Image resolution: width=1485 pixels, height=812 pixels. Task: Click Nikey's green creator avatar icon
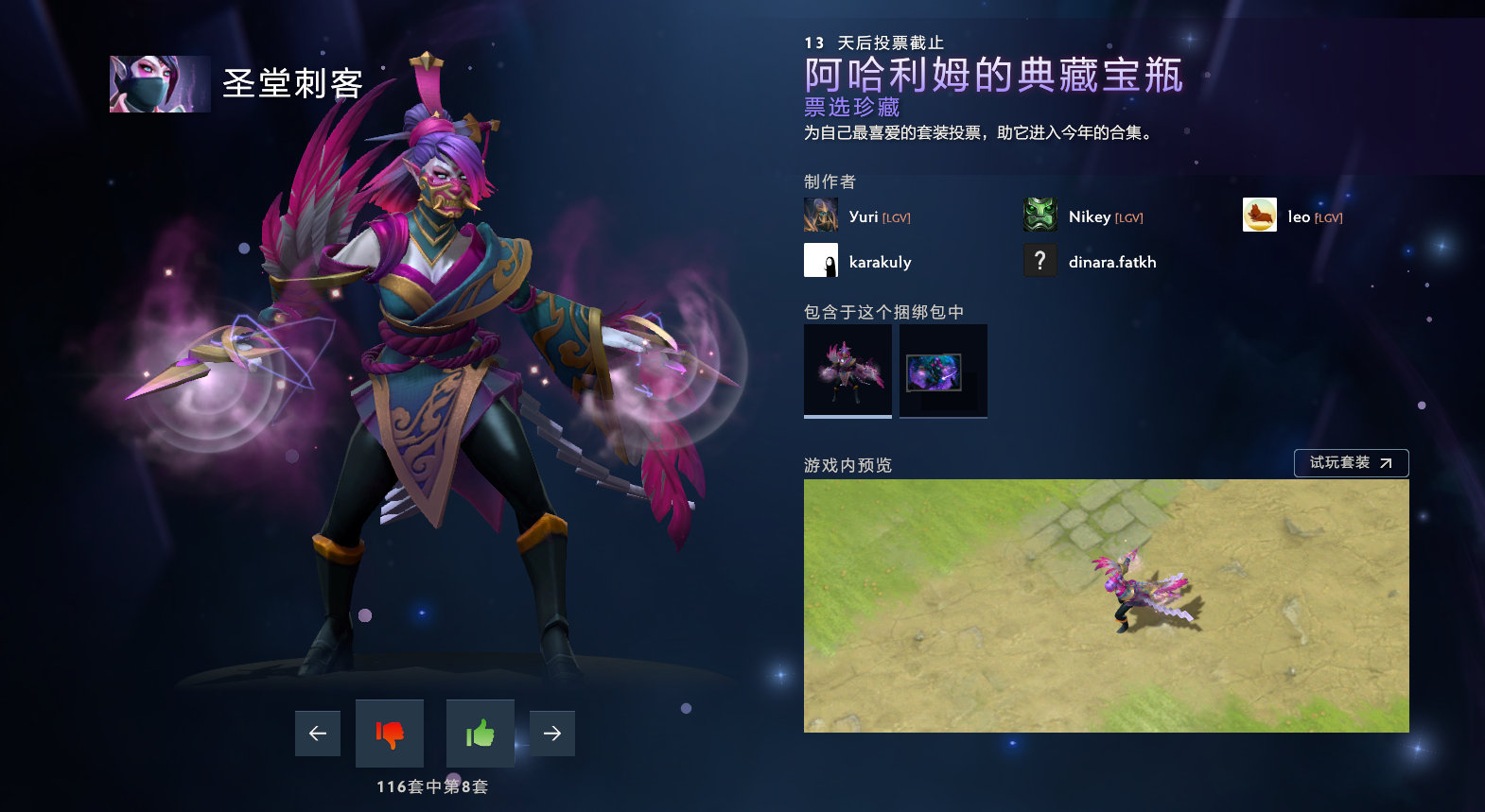click(1039, 215)
